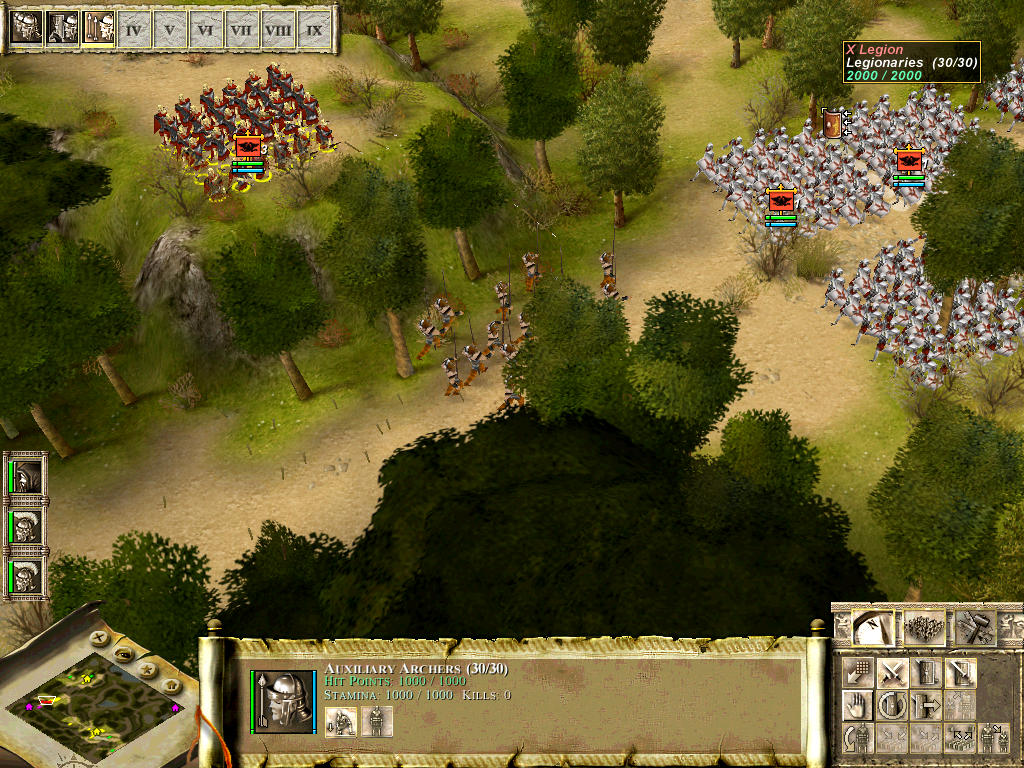Select the active archer control group with arrows
The image size is (1024, 768).
click(x=97, y=29)
